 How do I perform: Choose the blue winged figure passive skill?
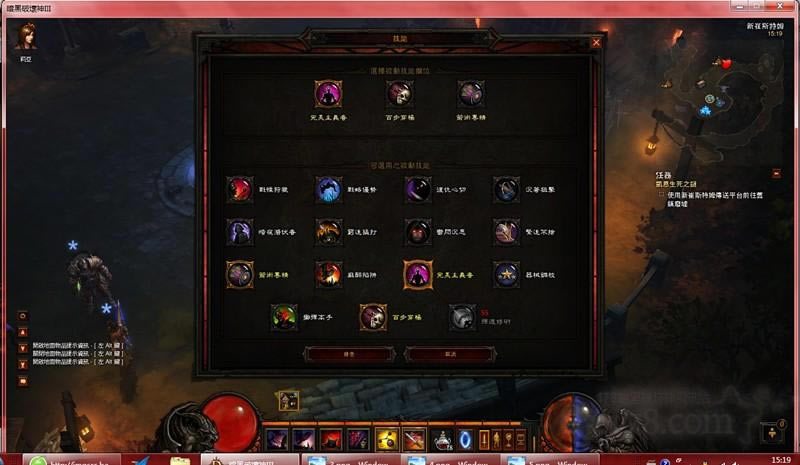pos(329,189)
